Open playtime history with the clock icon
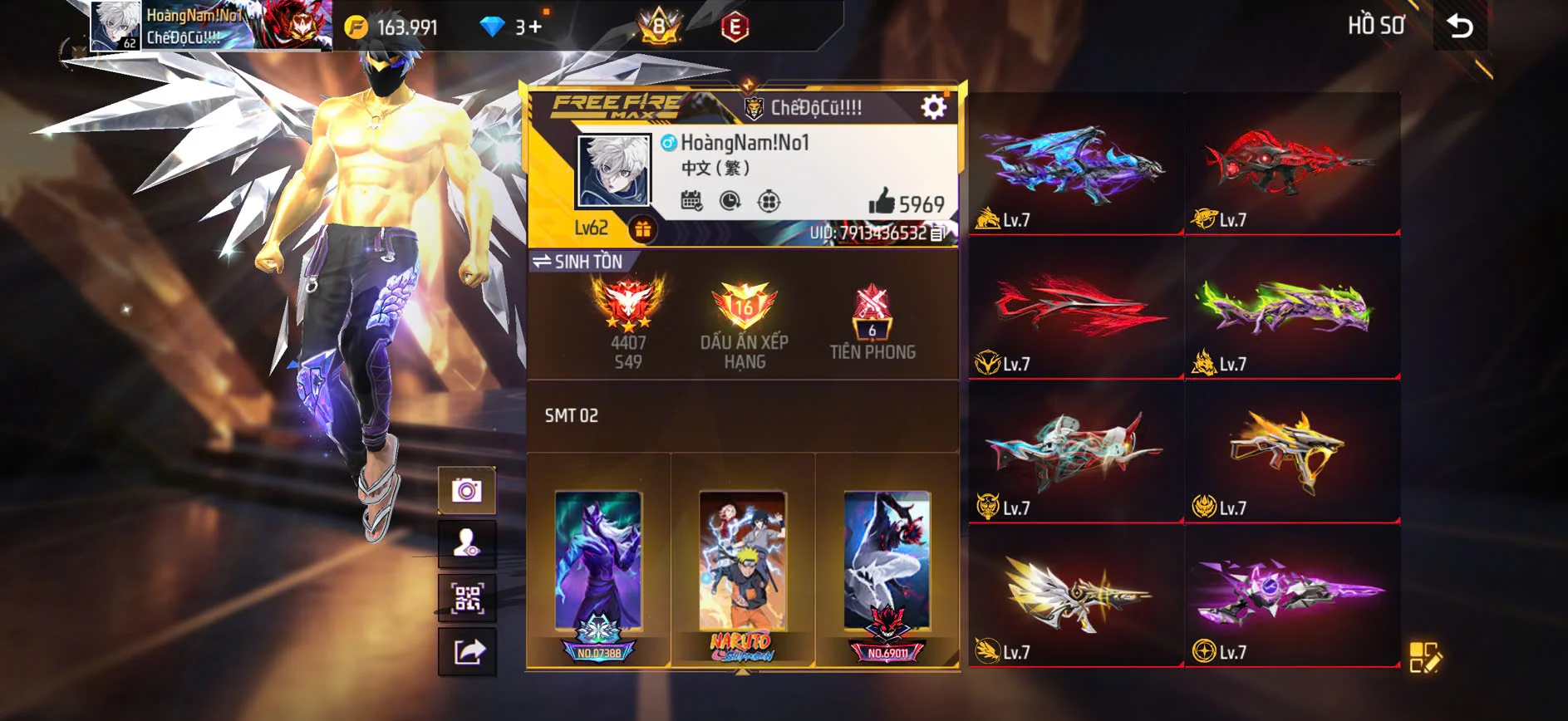The width and height of the screenshot is (1568, 721). point(731,199)
